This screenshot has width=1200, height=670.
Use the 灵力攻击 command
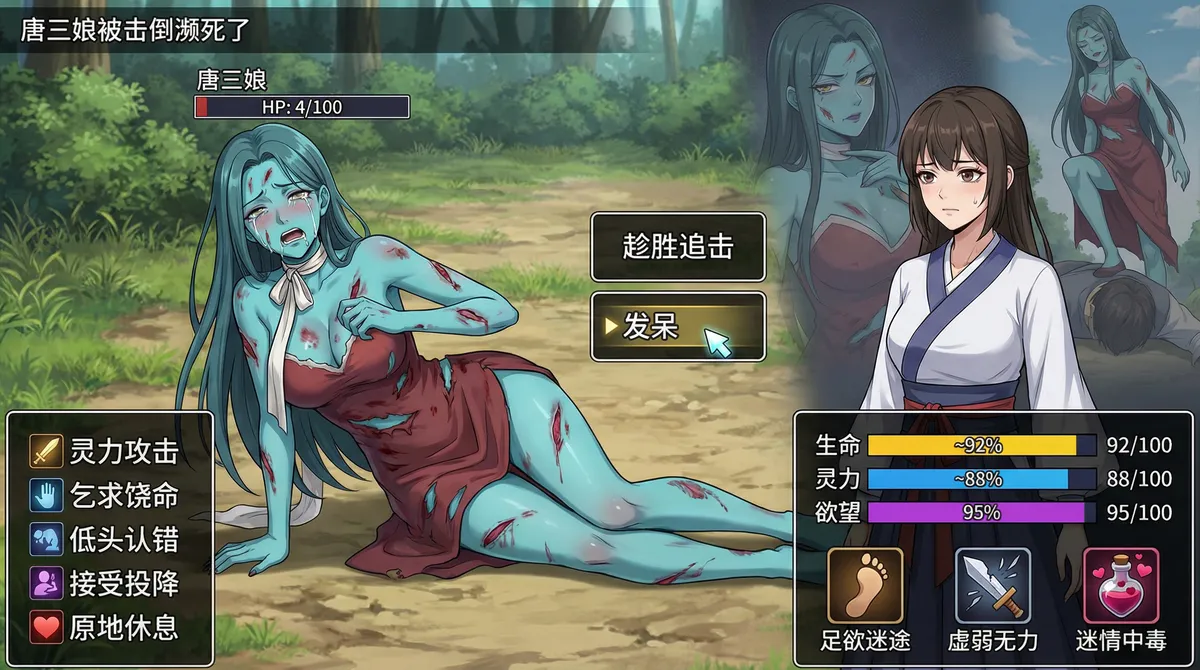(110, 451)
